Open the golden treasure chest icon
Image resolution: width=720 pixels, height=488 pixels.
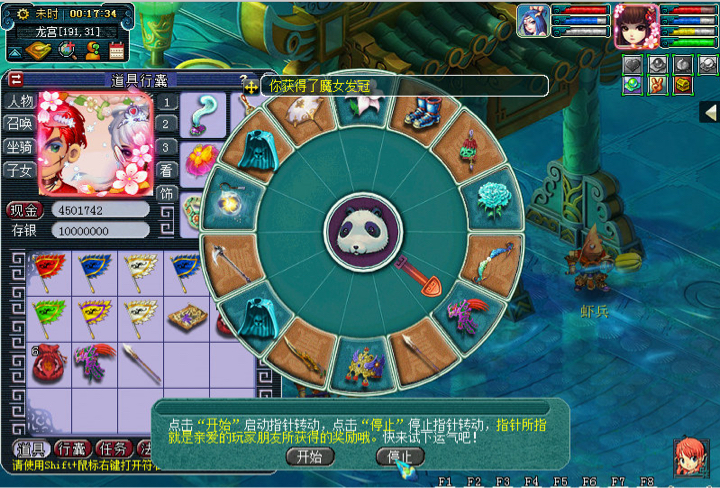tap(683, 85)
